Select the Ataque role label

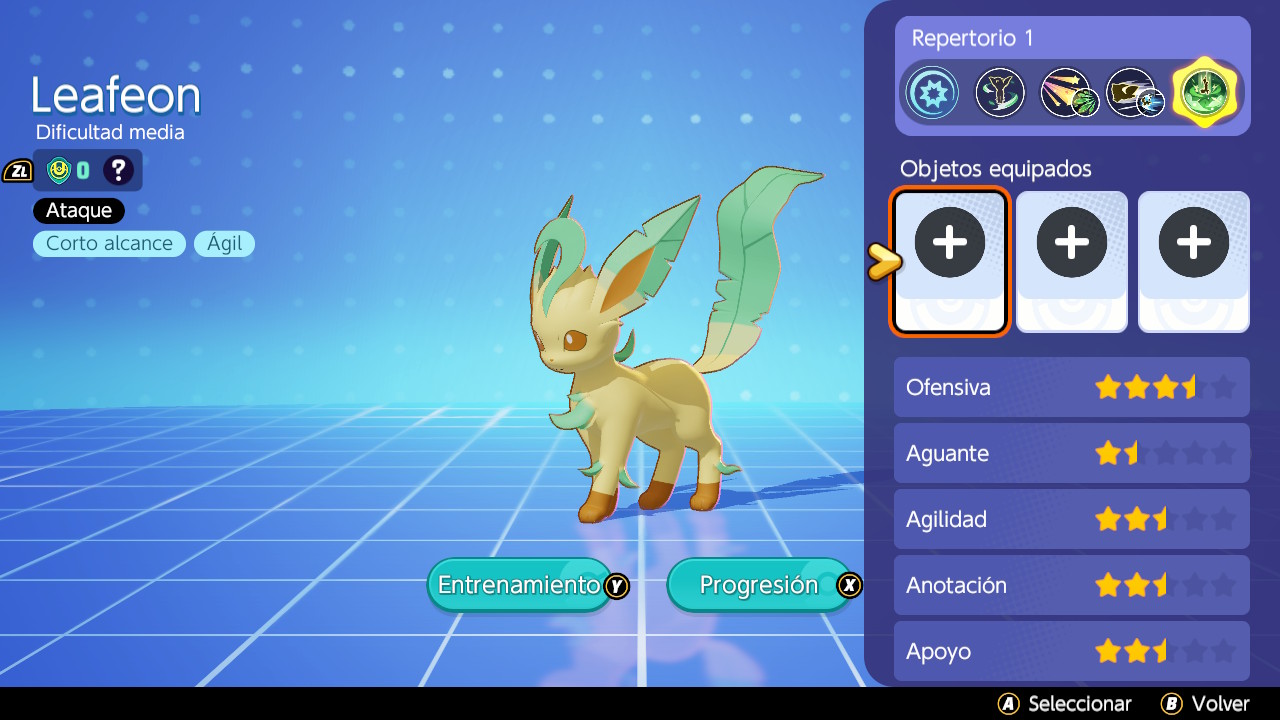point(78,210)
